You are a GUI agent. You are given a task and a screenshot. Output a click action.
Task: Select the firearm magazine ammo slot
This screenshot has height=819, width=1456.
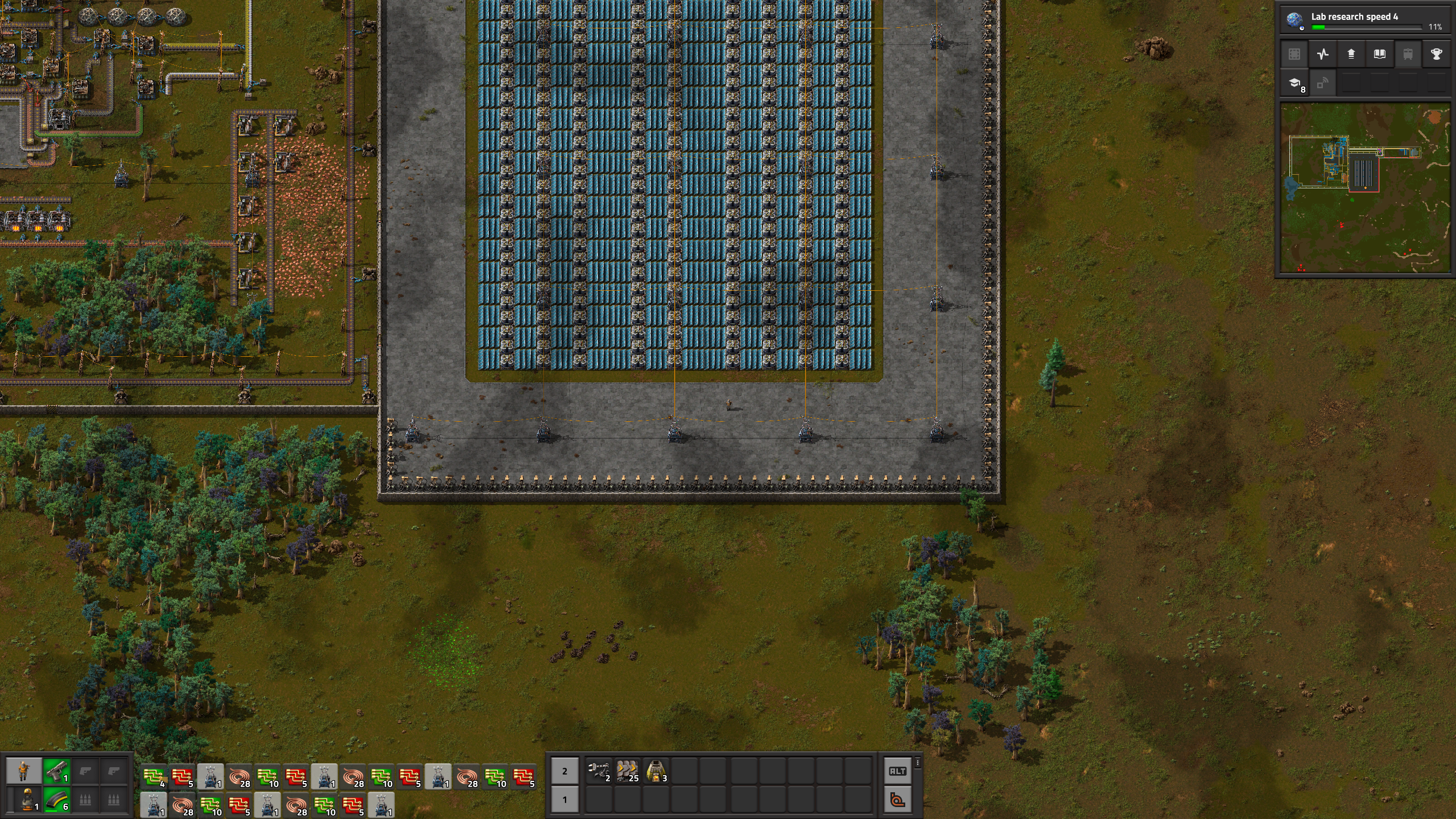56,800
